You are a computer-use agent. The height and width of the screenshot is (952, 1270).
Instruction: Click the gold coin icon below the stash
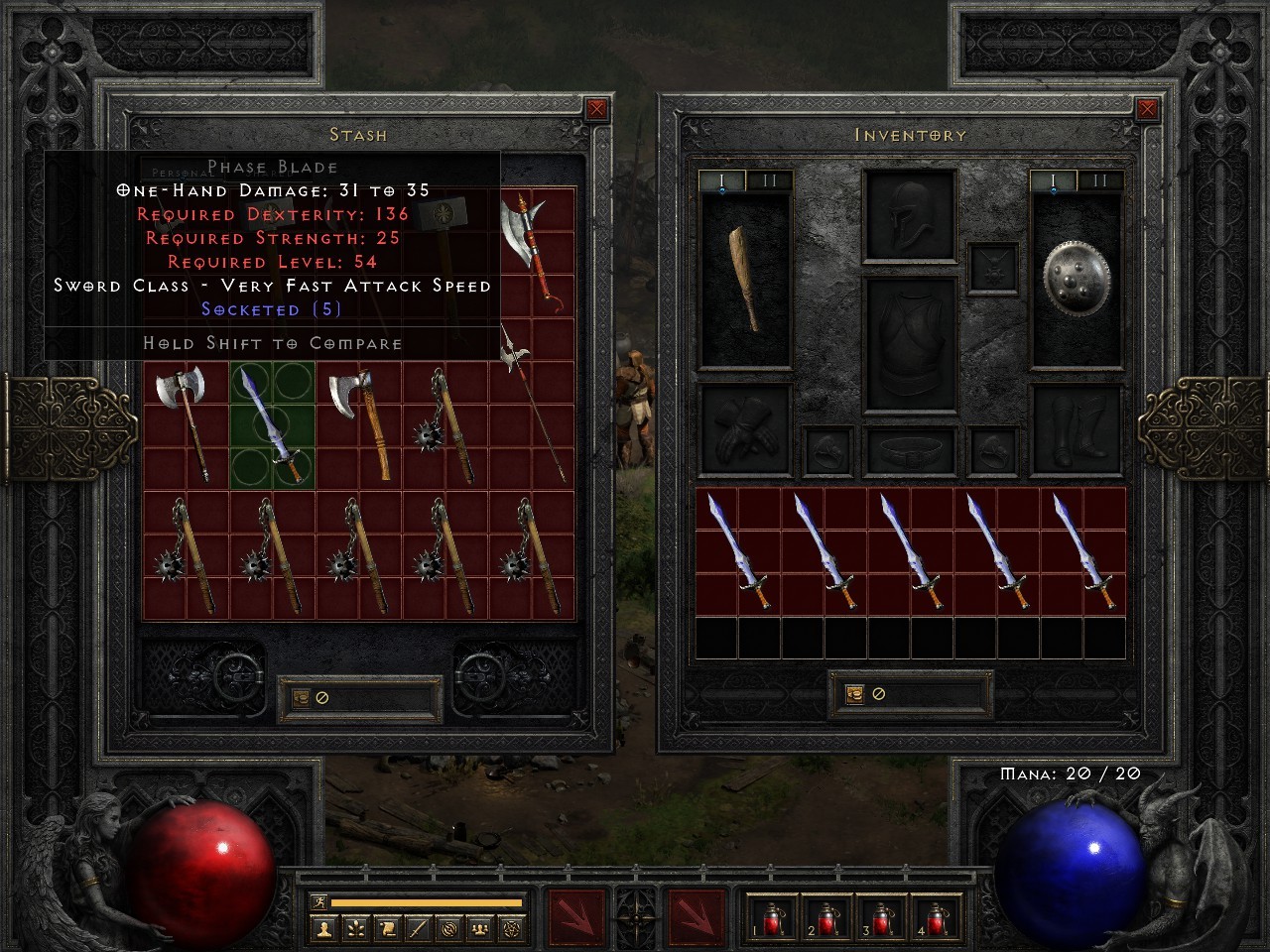tap(301, 697)
